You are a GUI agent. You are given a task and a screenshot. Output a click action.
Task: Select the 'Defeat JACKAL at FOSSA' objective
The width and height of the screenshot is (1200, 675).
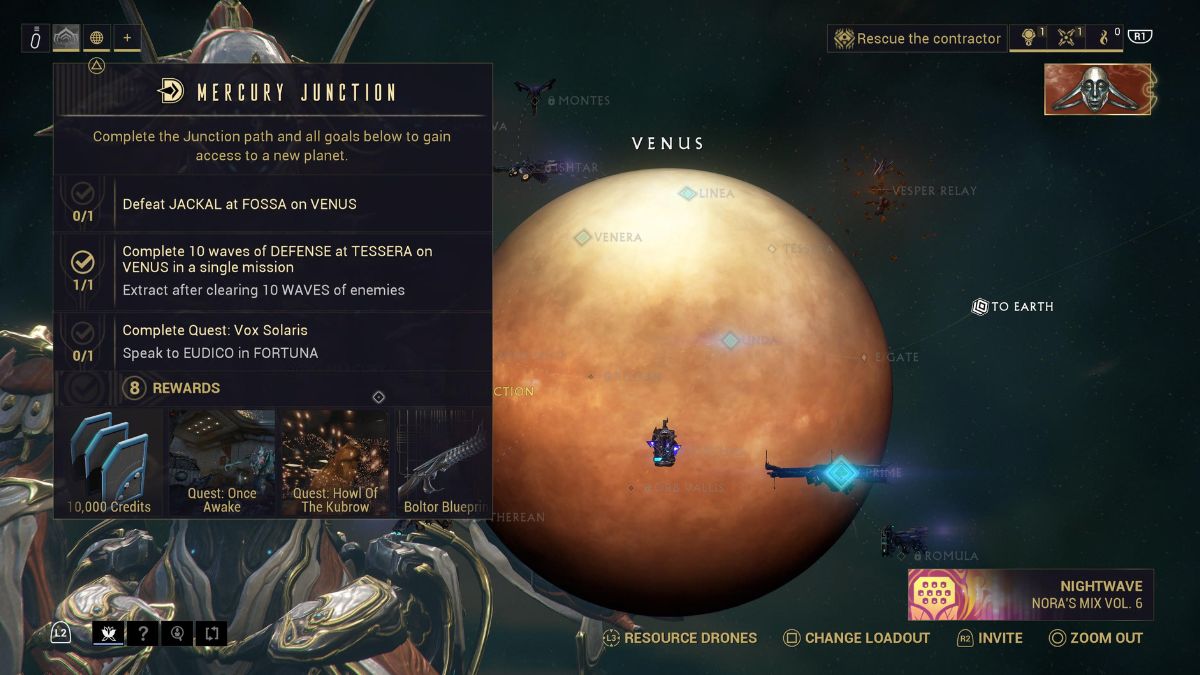point(272,204)
